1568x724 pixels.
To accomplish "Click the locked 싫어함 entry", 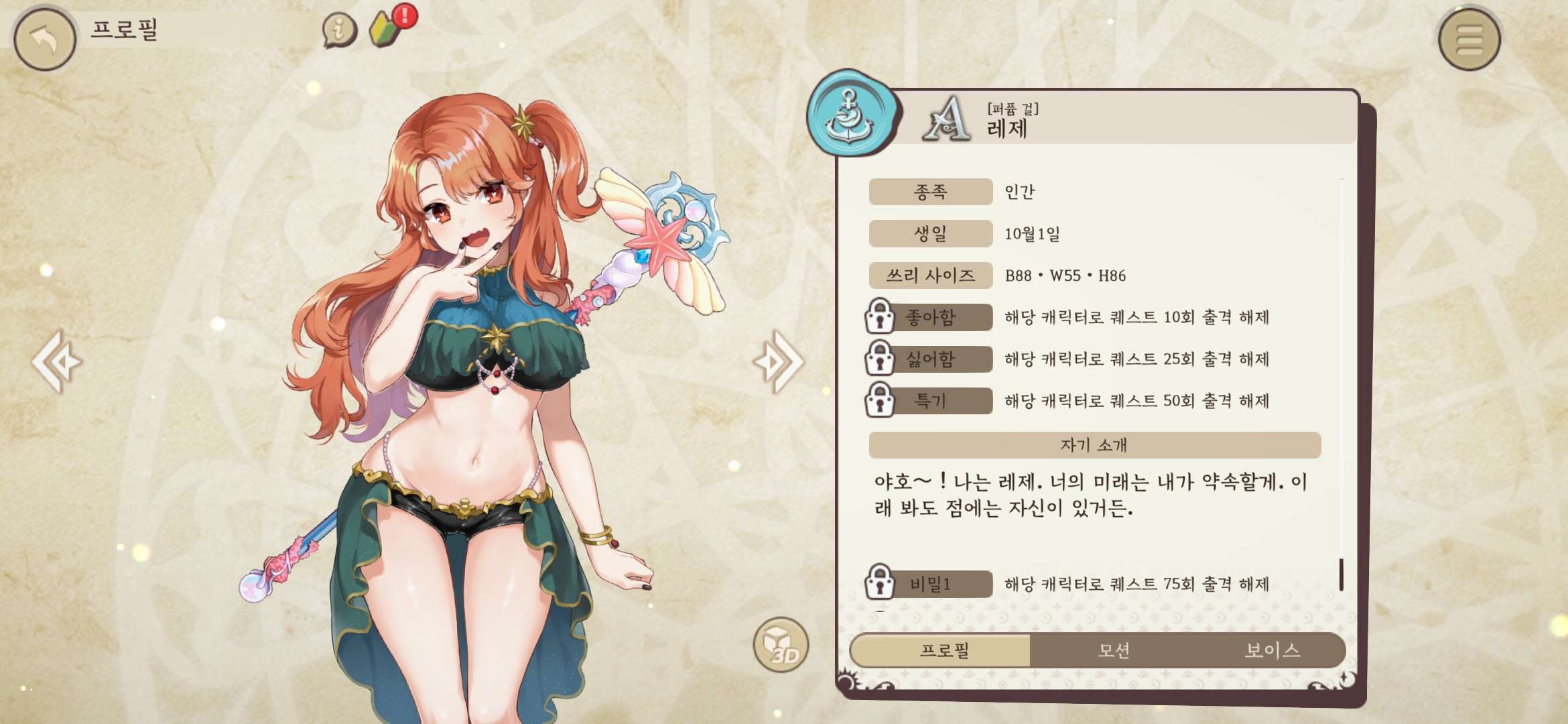I will pos(930,359).
